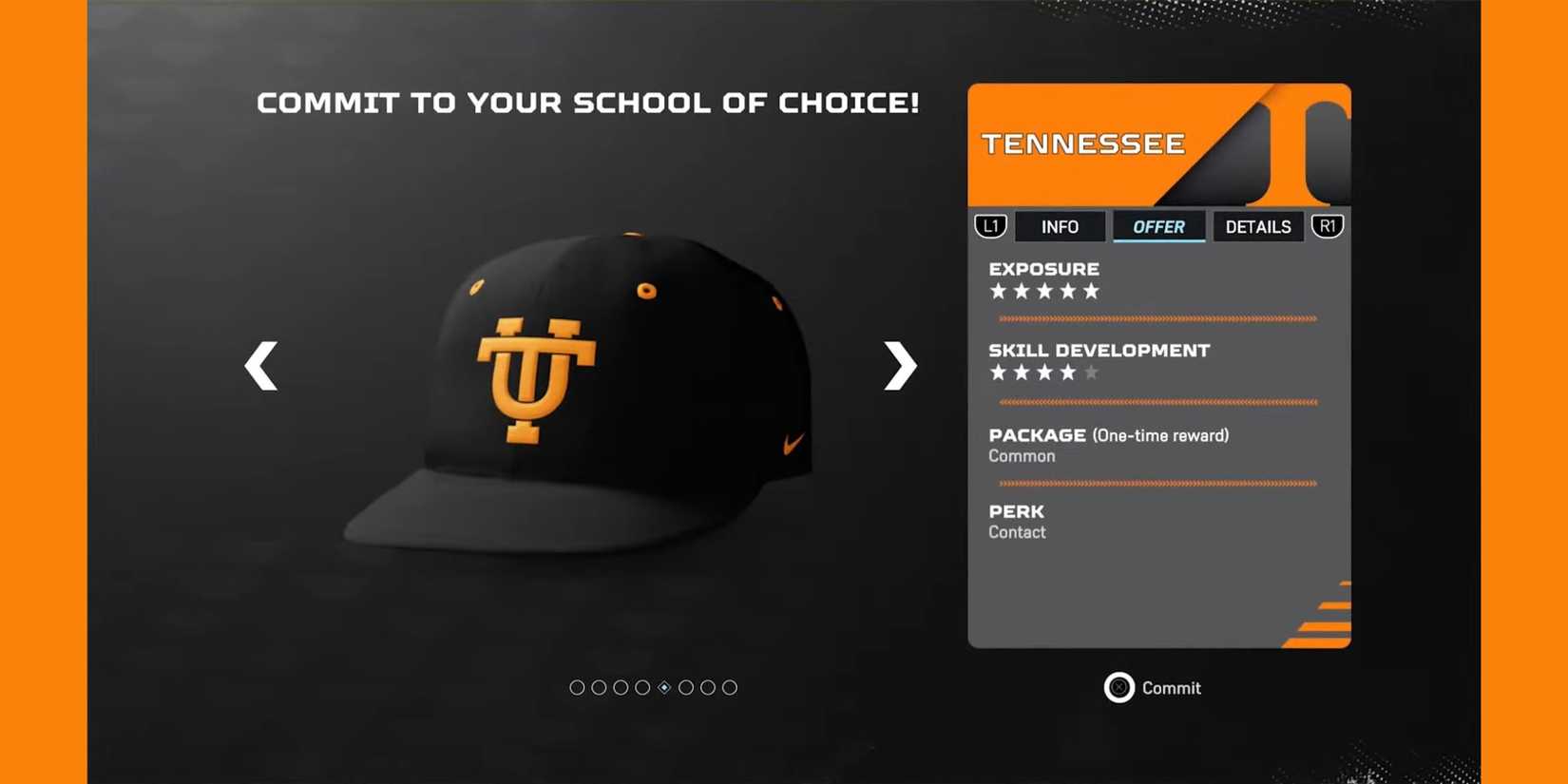Image resolution: width=1568 pixels, height=784 pixels.
Task: Commit to Tennessee
Action: 1153,688
